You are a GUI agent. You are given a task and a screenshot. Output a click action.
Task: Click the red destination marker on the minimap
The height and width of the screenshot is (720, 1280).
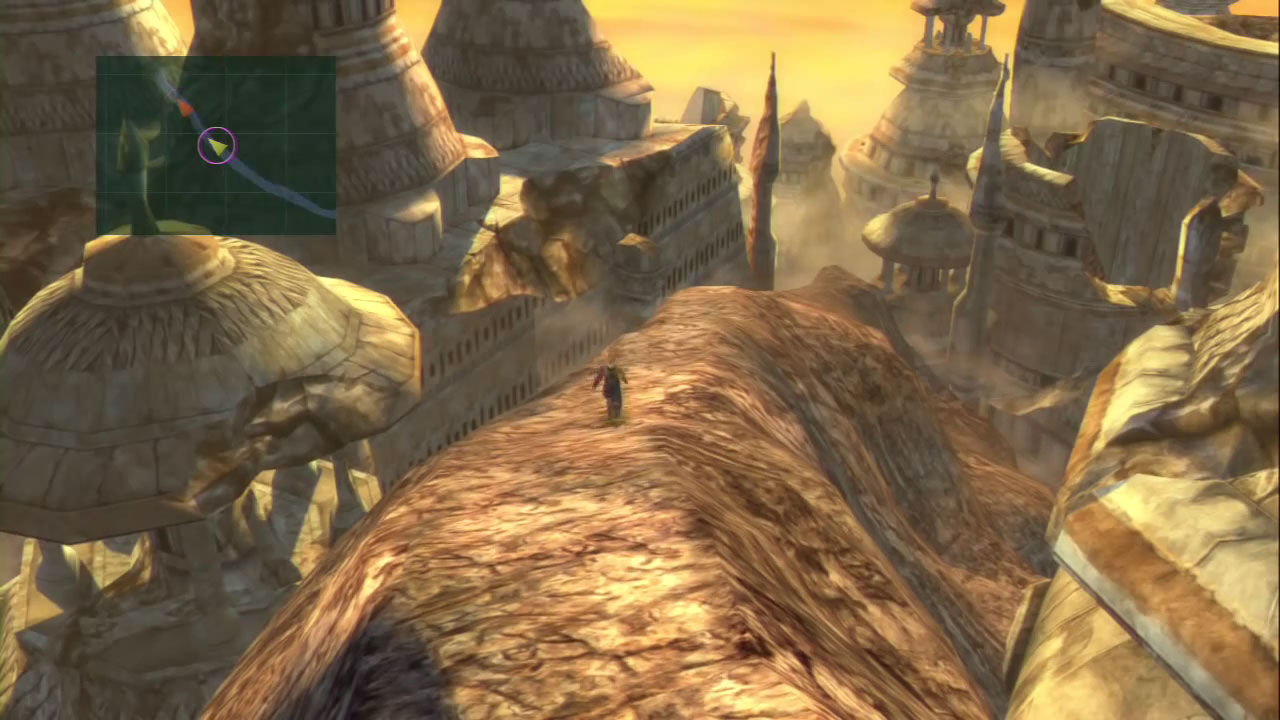185,106
